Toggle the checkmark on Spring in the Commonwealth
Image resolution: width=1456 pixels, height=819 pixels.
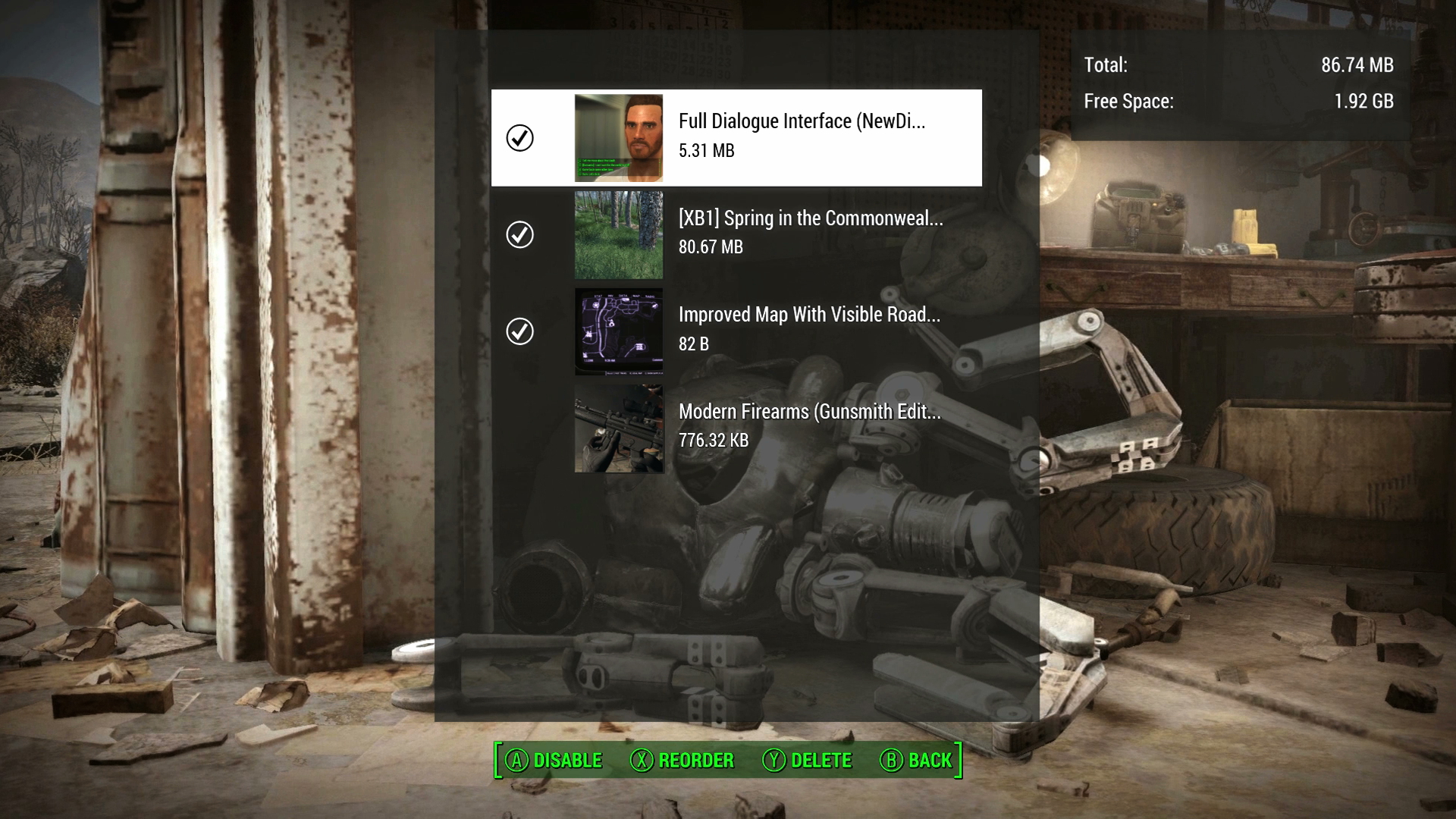tap(519, 235)
